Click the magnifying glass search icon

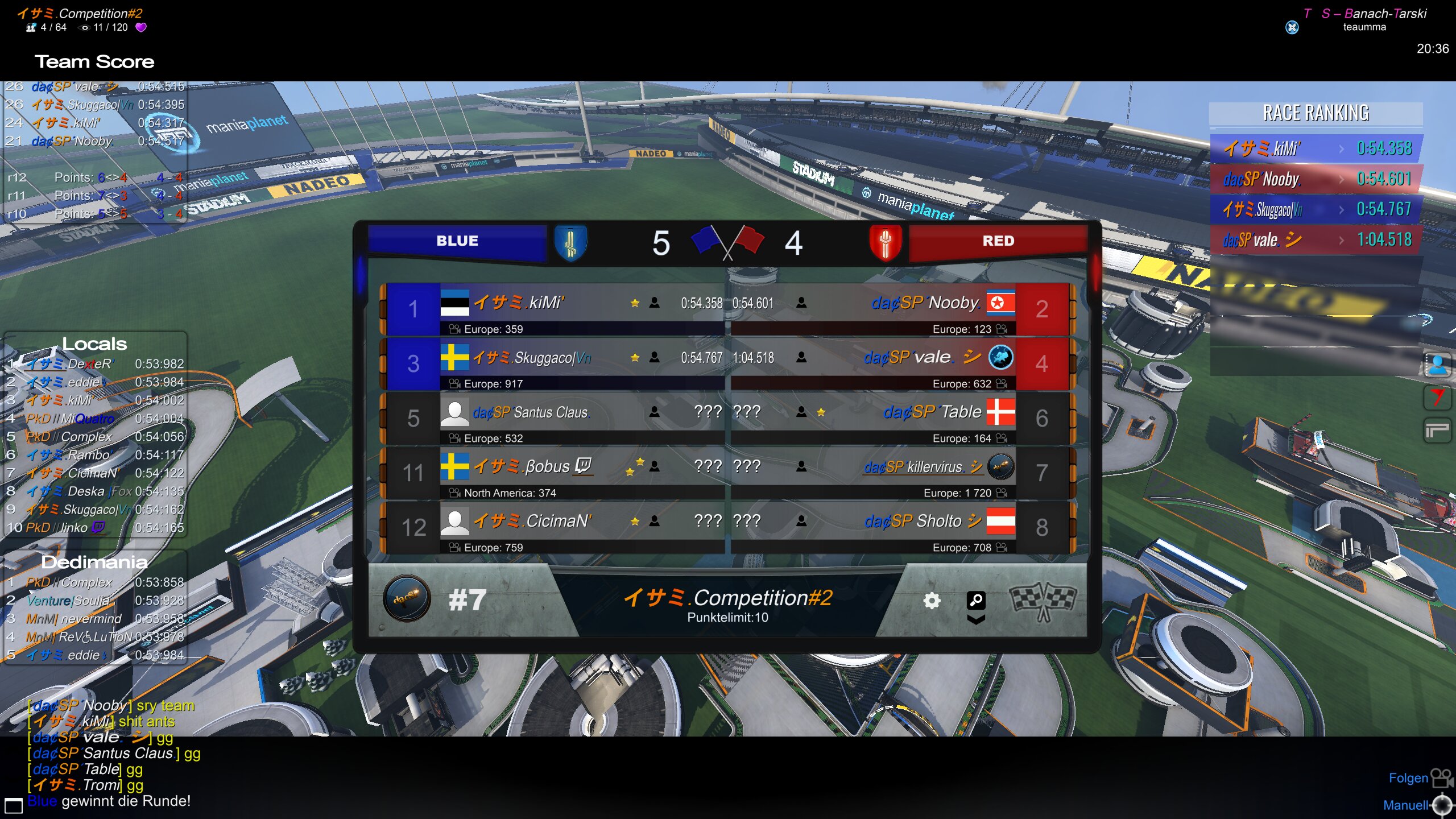click(x=976, y=599)
